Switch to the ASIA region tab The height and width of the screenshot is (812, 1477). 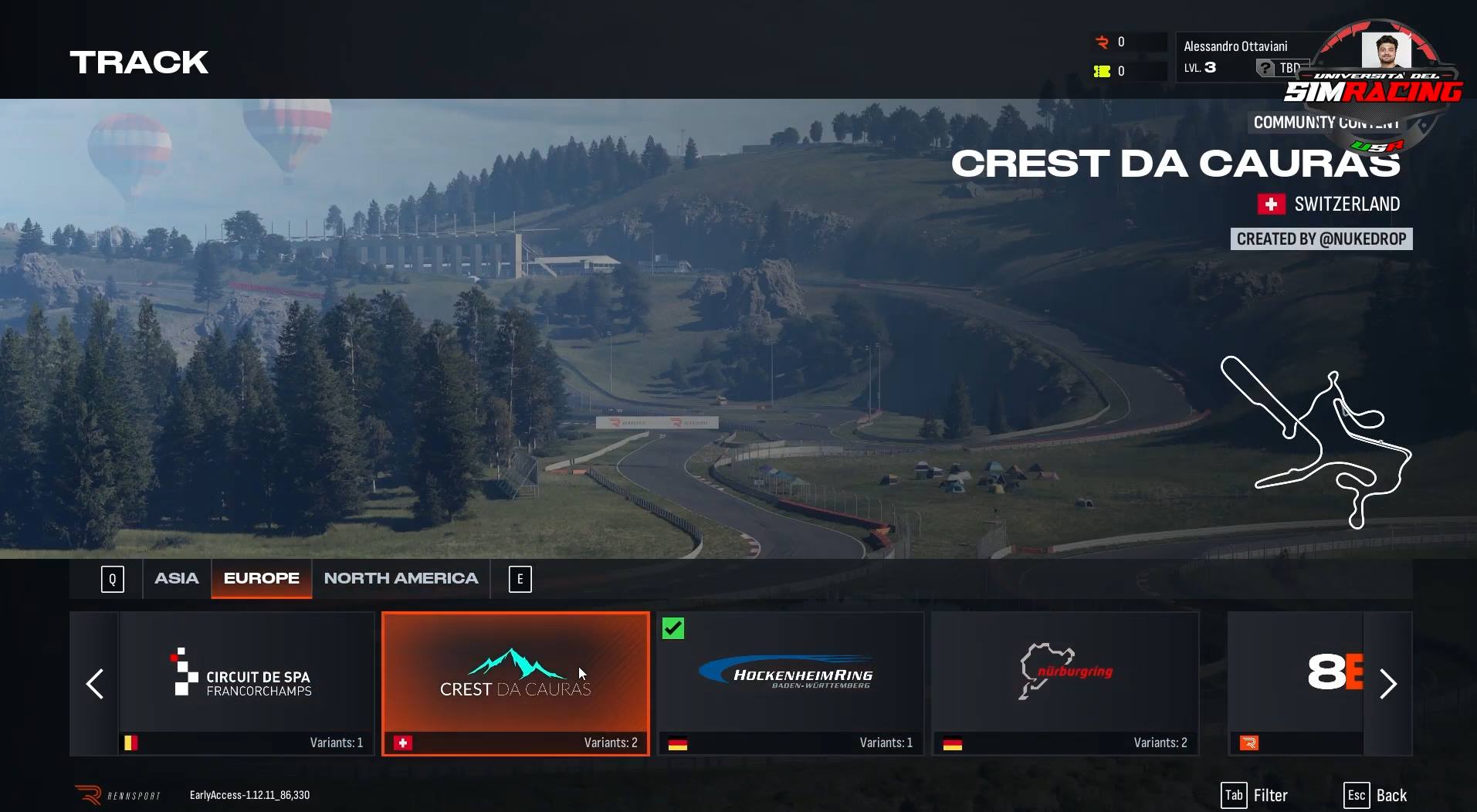(x=177, y=577)
